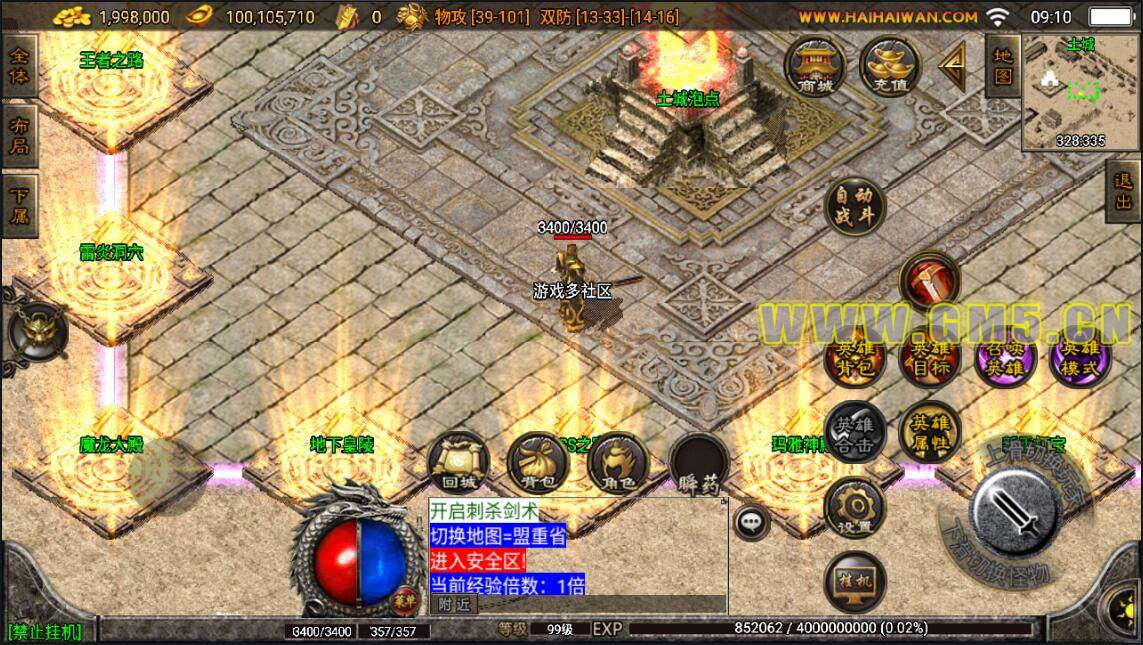This screenshot has height=645, width=1143.
Task: Open the 背包 inventory bag
Action: (537, 463)
